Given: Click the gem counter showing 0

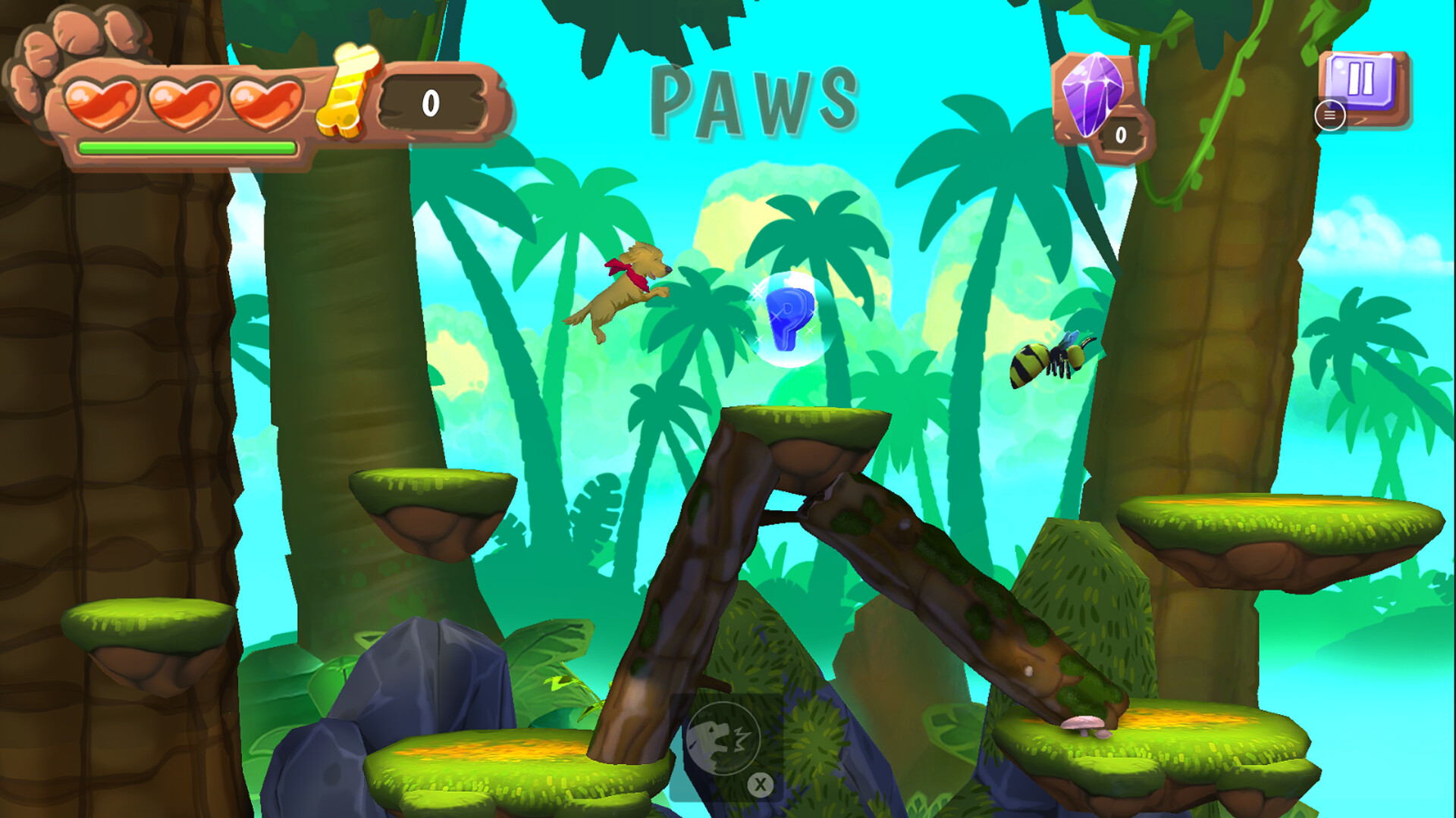Looking at the screenshot, I should point(1121,136).
